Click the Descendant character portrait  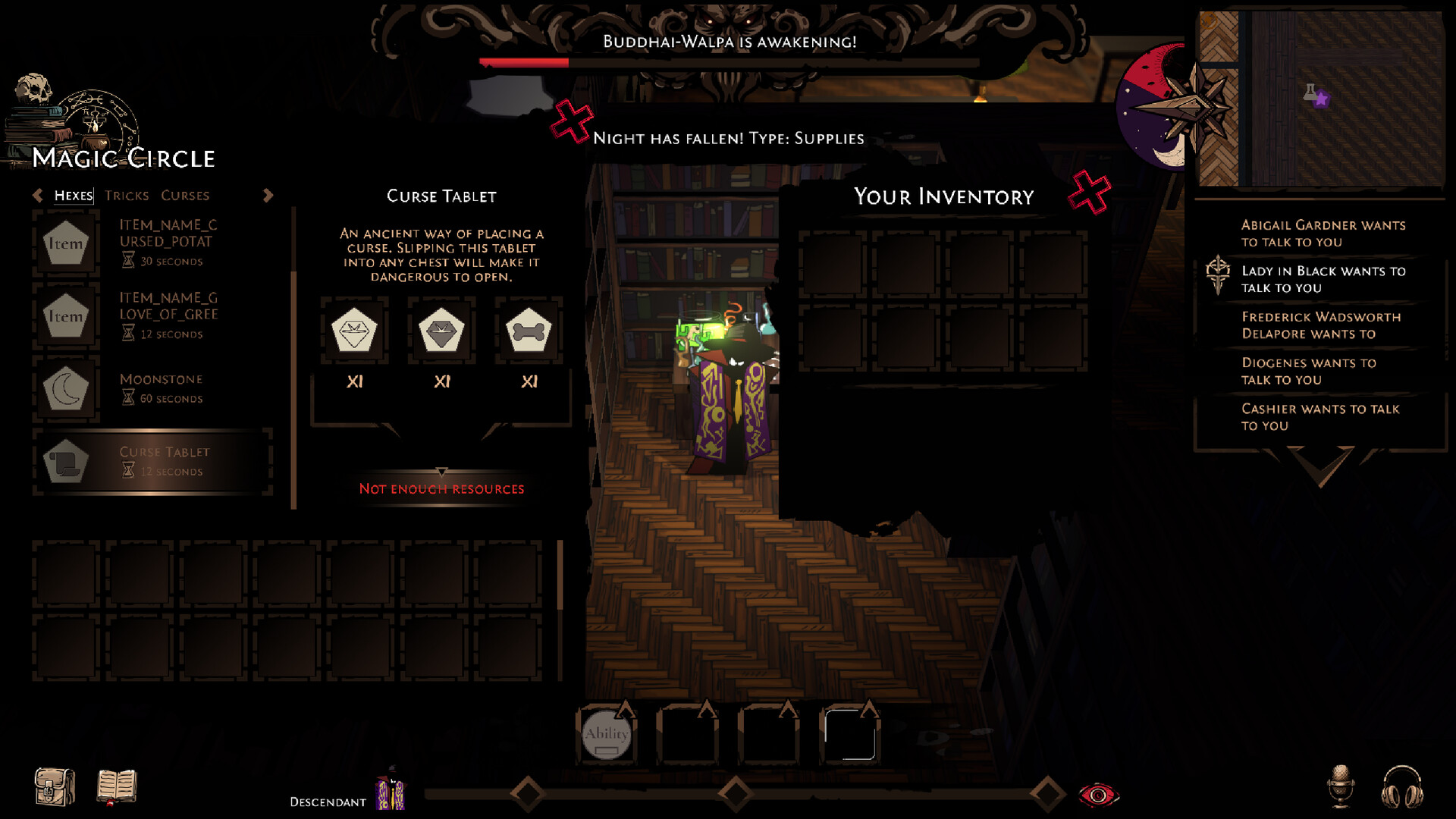pos(391,793)
